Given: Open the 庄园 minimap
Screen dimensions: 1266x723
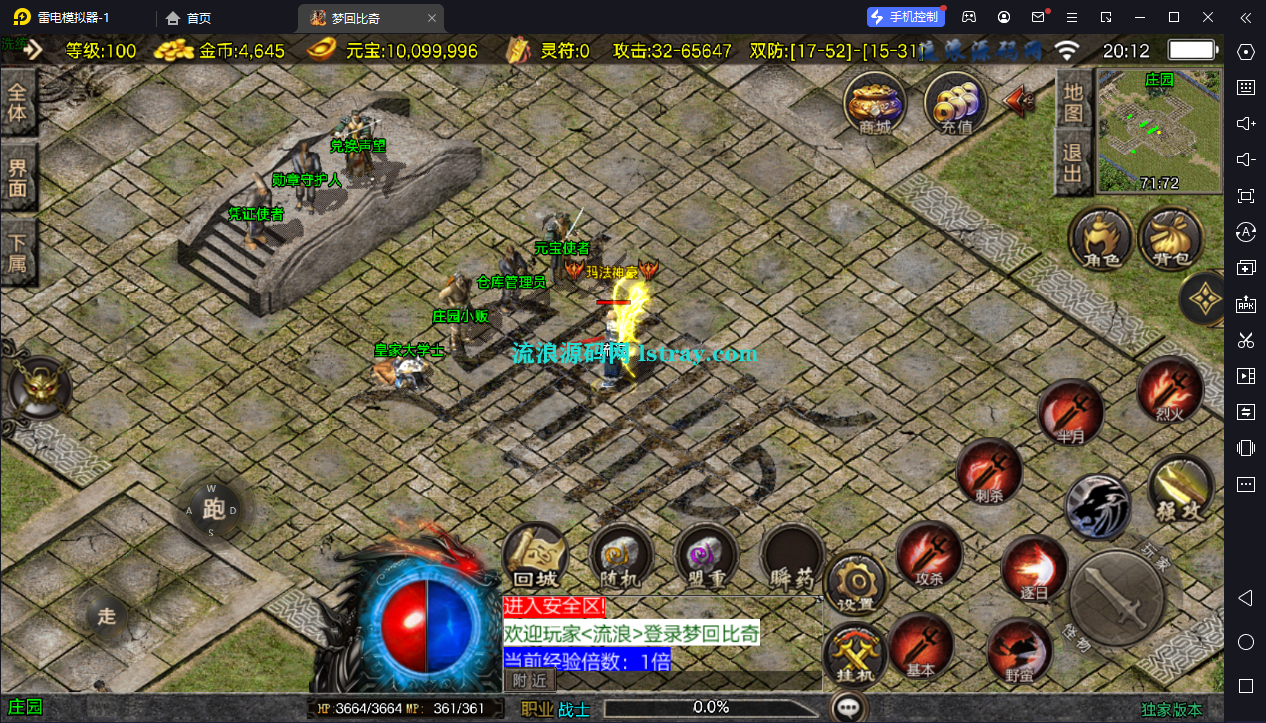Looking at the screenshot, I should (1159, 130).
